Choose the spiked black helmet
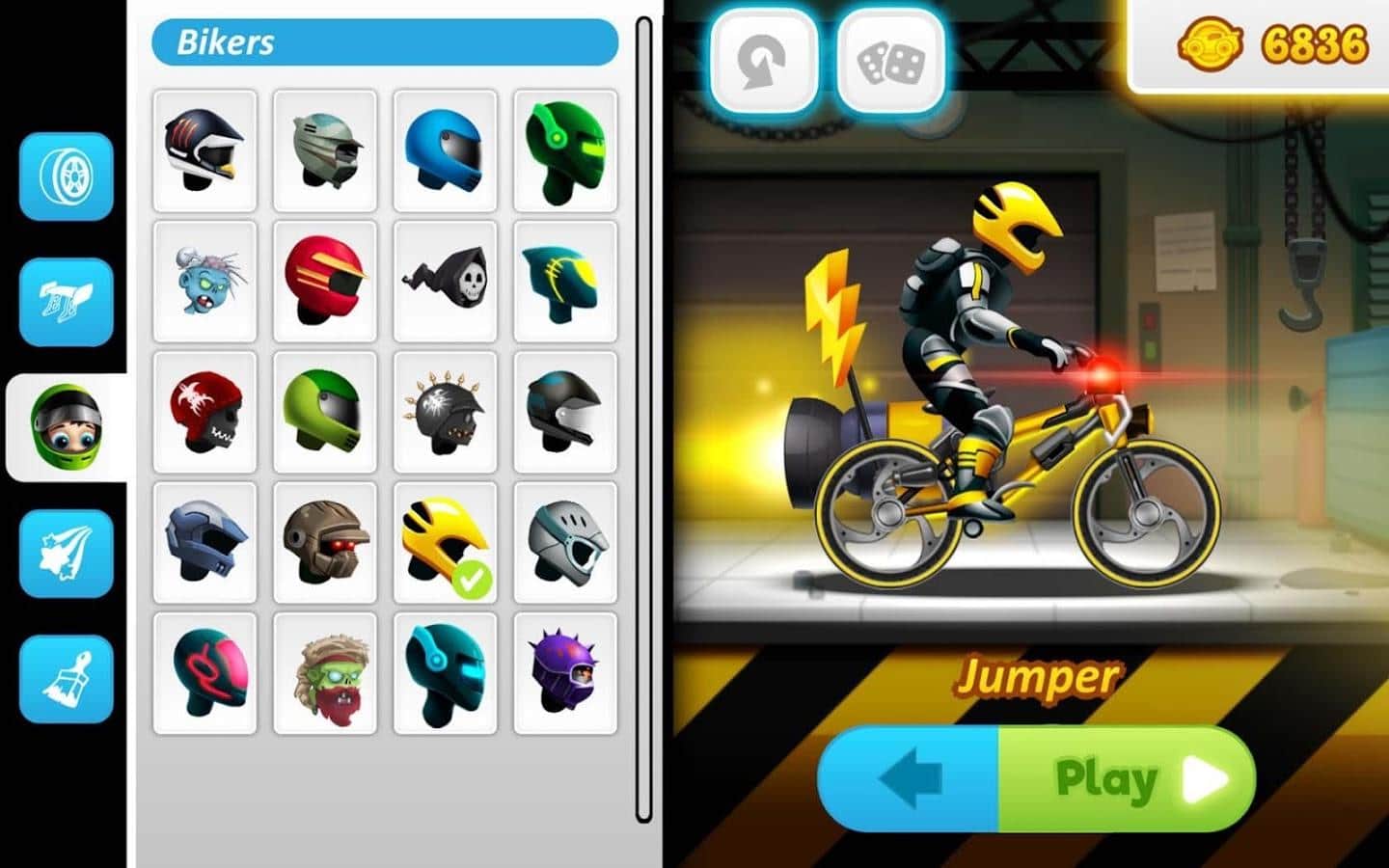This screenshot has height=868, width=1389. pos(445,412)
